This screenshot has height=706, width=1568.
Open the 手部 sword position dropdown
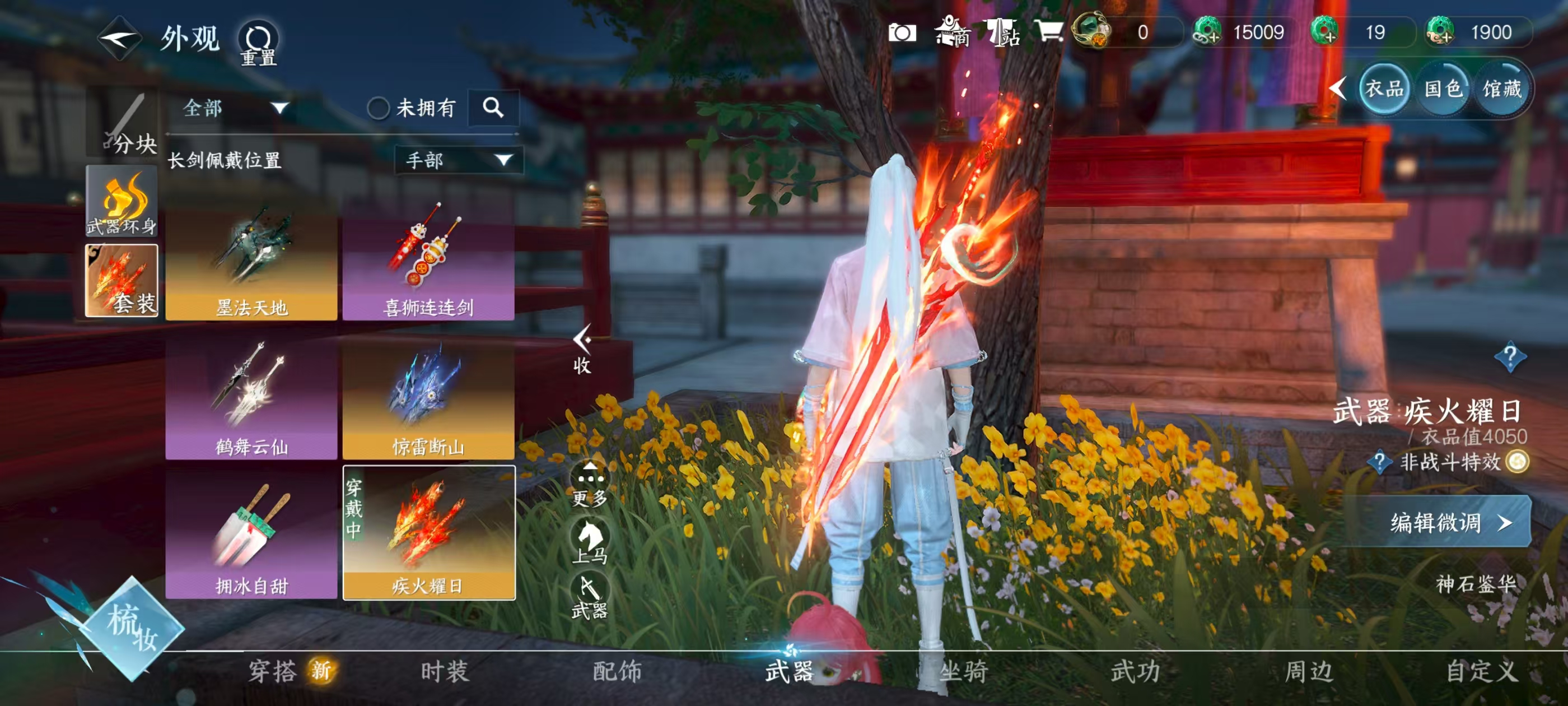[458, 160]
